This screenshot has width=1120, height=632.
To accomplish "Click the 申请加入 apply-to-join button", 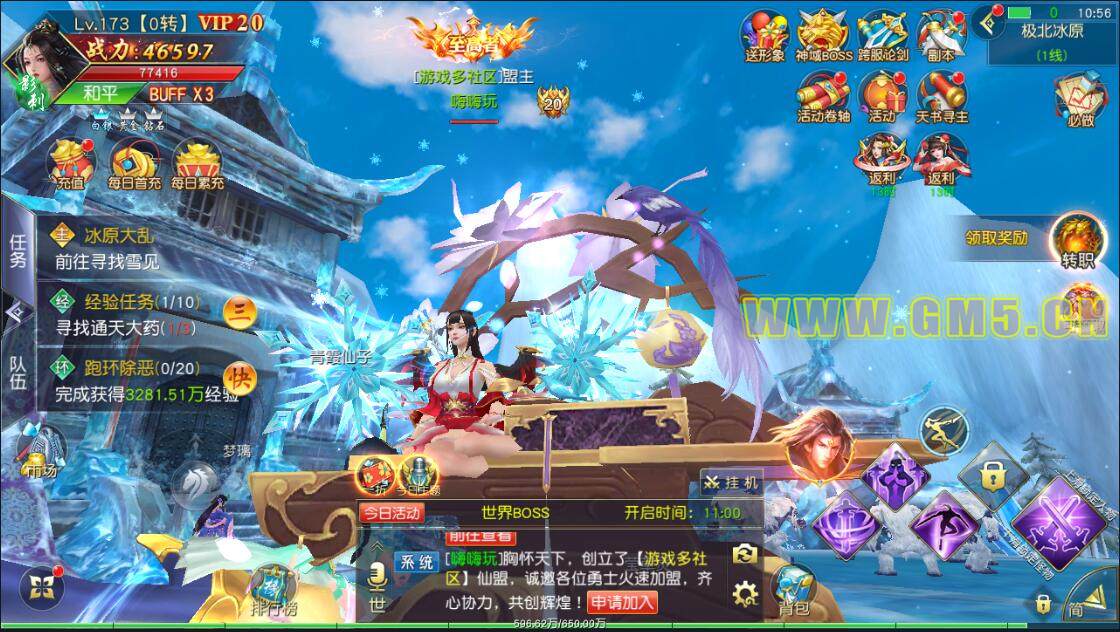I will [621, 601].
